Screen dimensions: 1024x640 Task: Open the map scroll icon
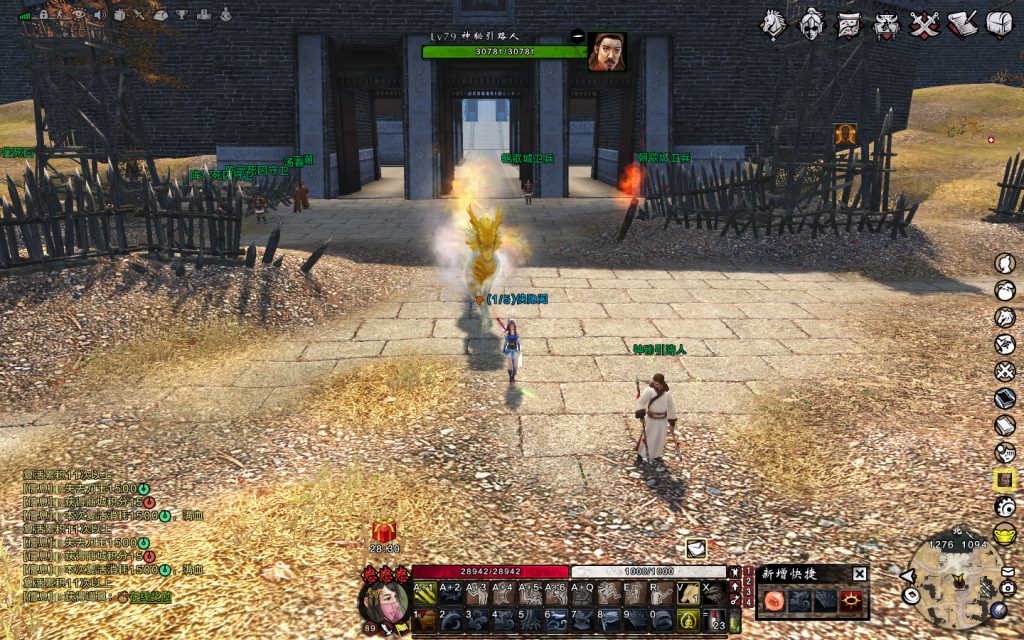850,23
